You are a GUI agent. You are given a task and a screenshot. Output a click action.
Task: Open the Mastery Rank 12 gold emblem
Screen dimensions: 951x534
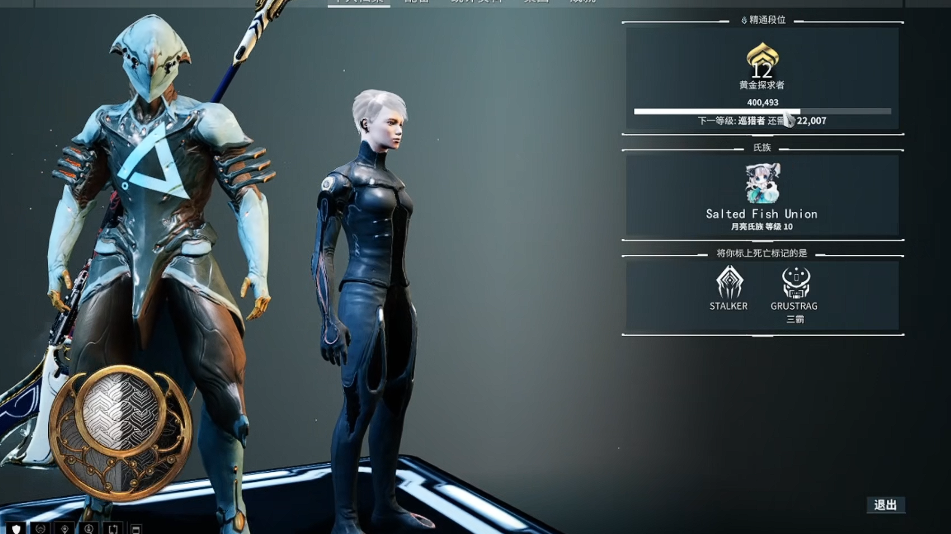tap(762, 62)
